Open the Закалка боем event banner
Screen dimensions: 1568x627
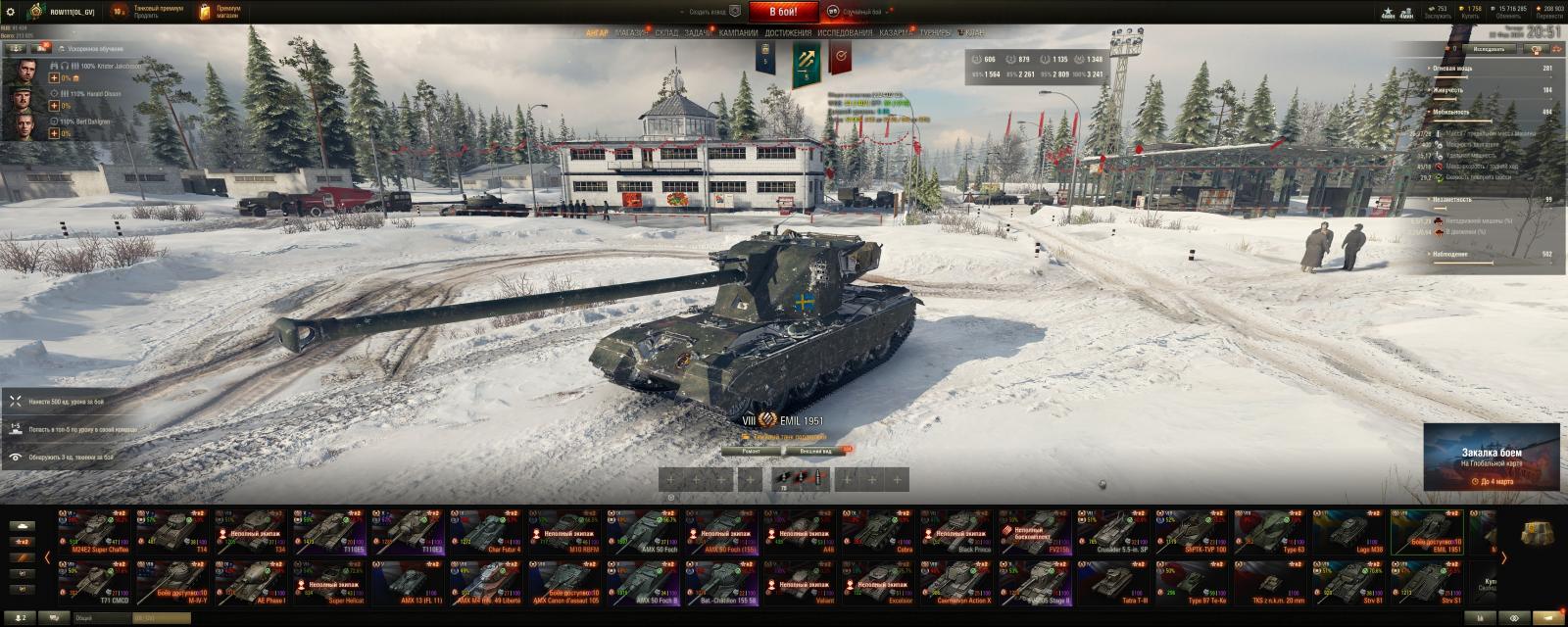[1491, 457]
